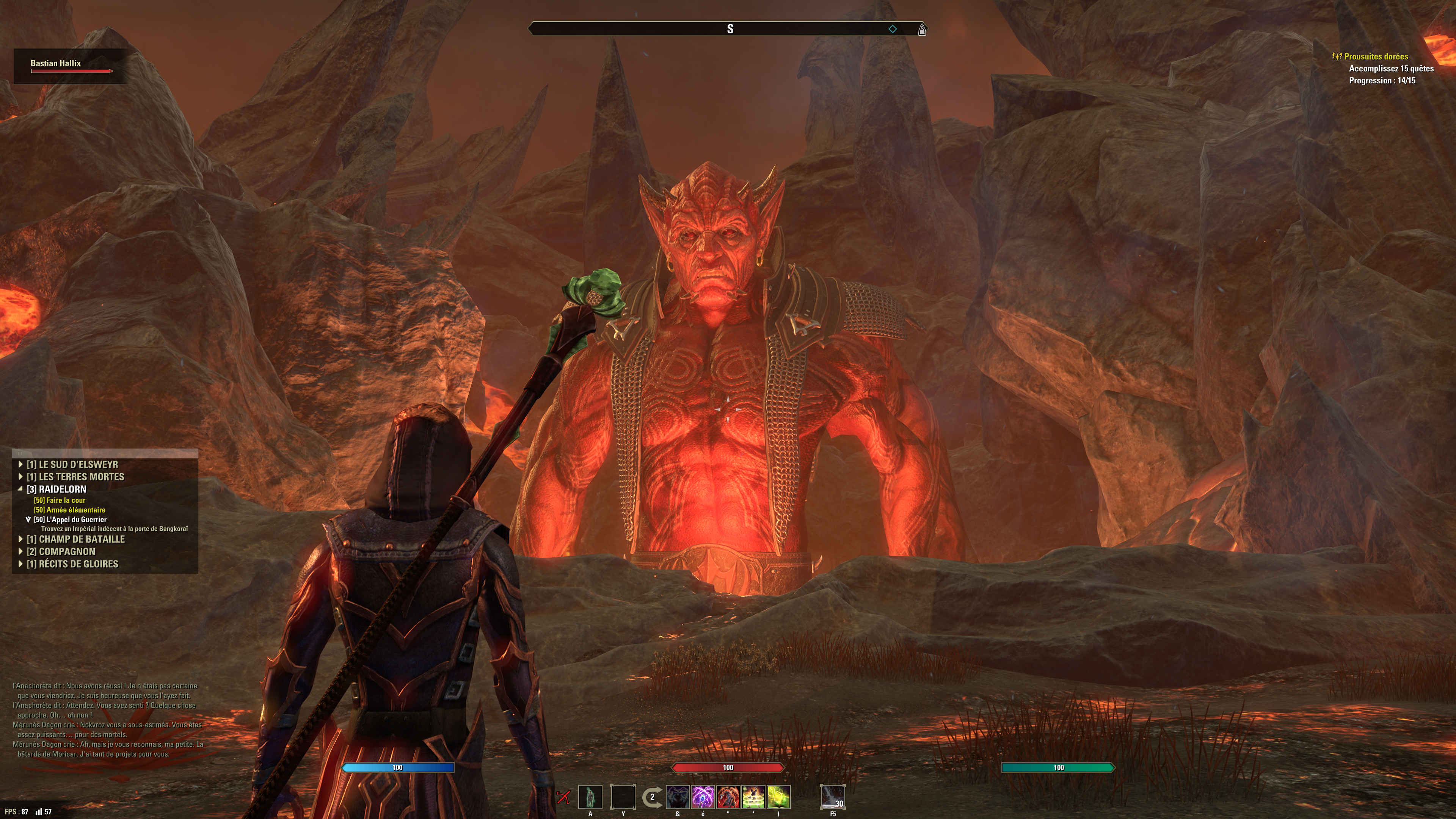This screenshot has width=1456, height=819.
Task: Switch weapon bar with the swap arrows
Action: pyautogui.click(x=652, y=797)
